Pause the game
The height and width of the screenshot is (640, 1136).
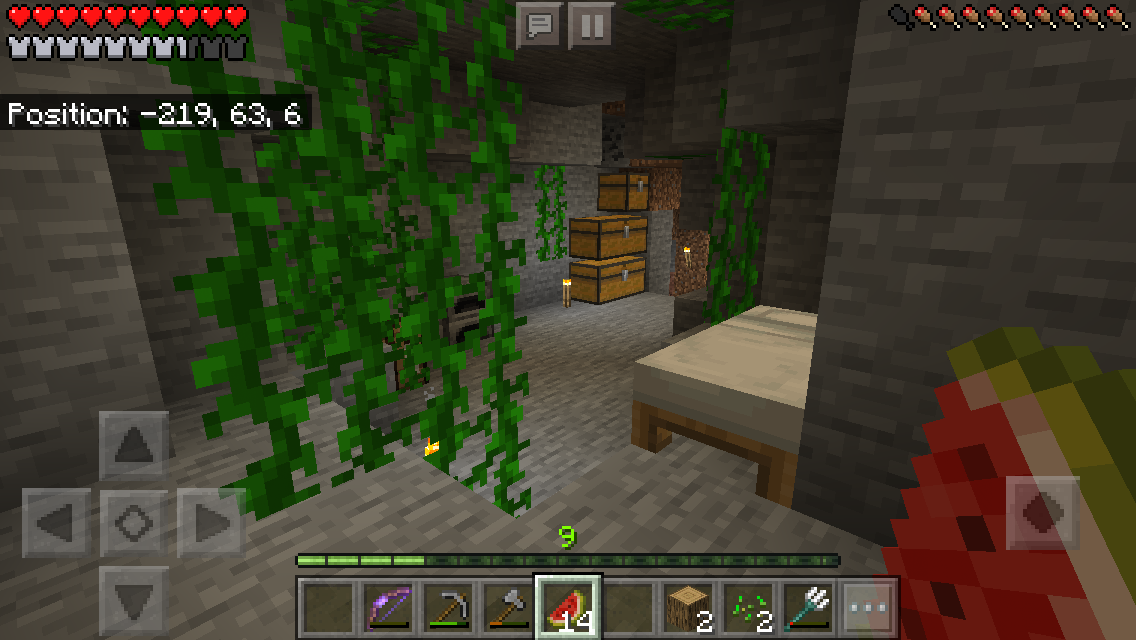(x=591, y=25)
